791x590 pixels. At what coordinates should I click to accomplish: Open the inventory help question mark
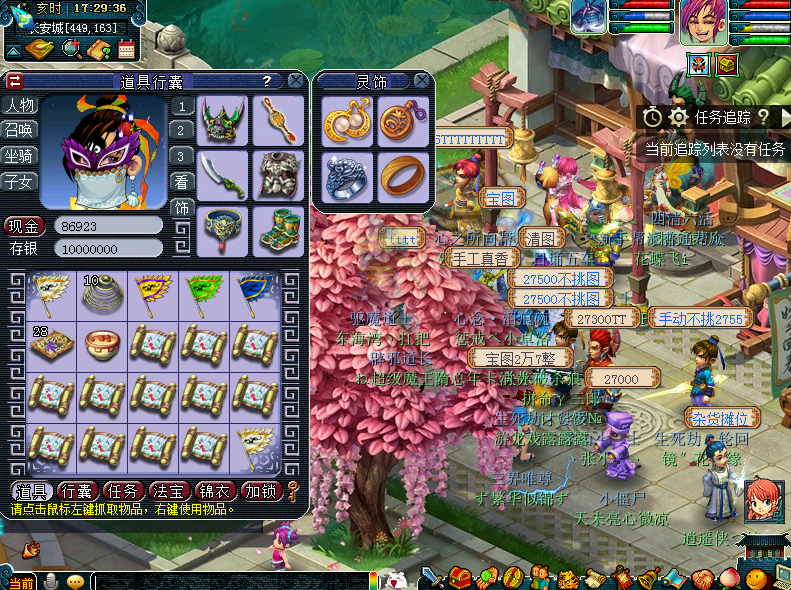pos(267,81)
